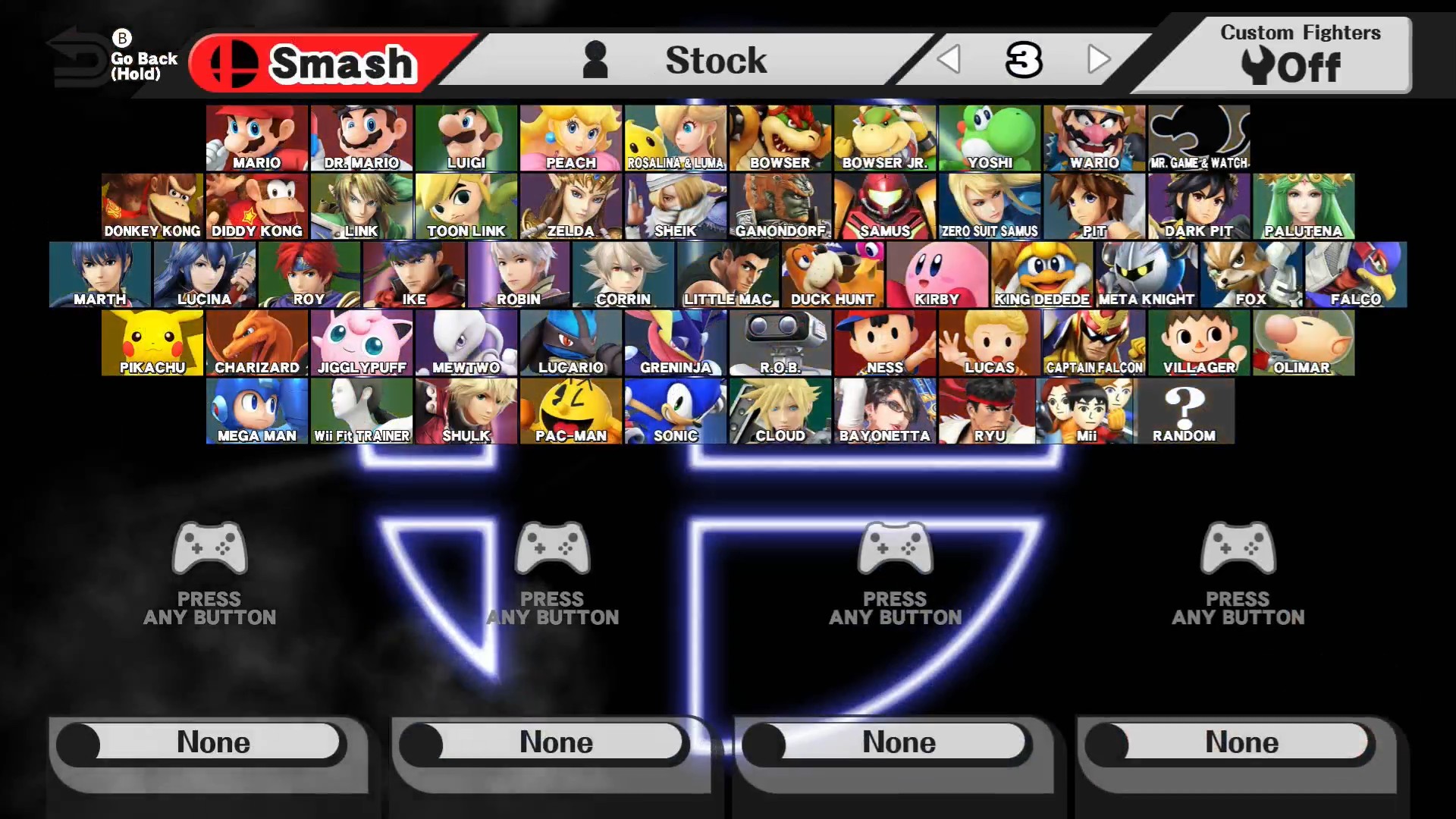Choose Rosalina & Luma
Image resolution: width=1456 pixels, height=819 pixels.
click(675, 136)
